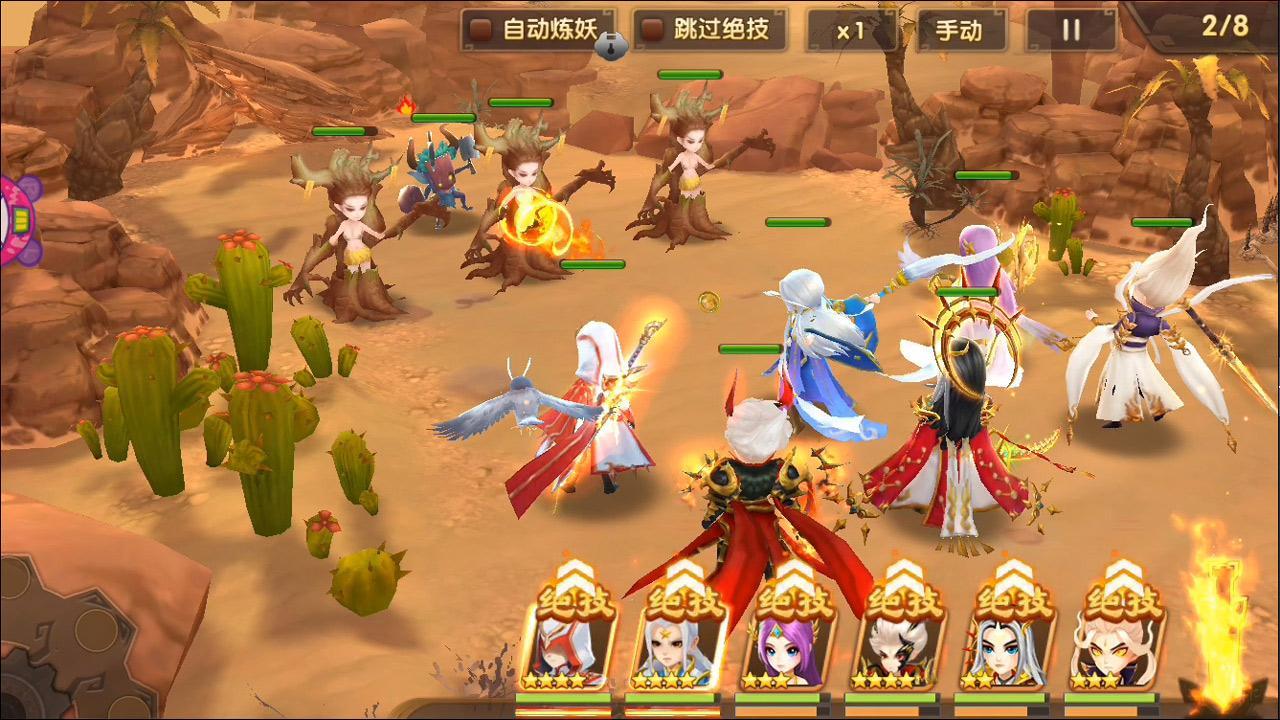Switch the 手动 manual mode button
This screenshot has height=720, width=1280.
coord(959,30)
